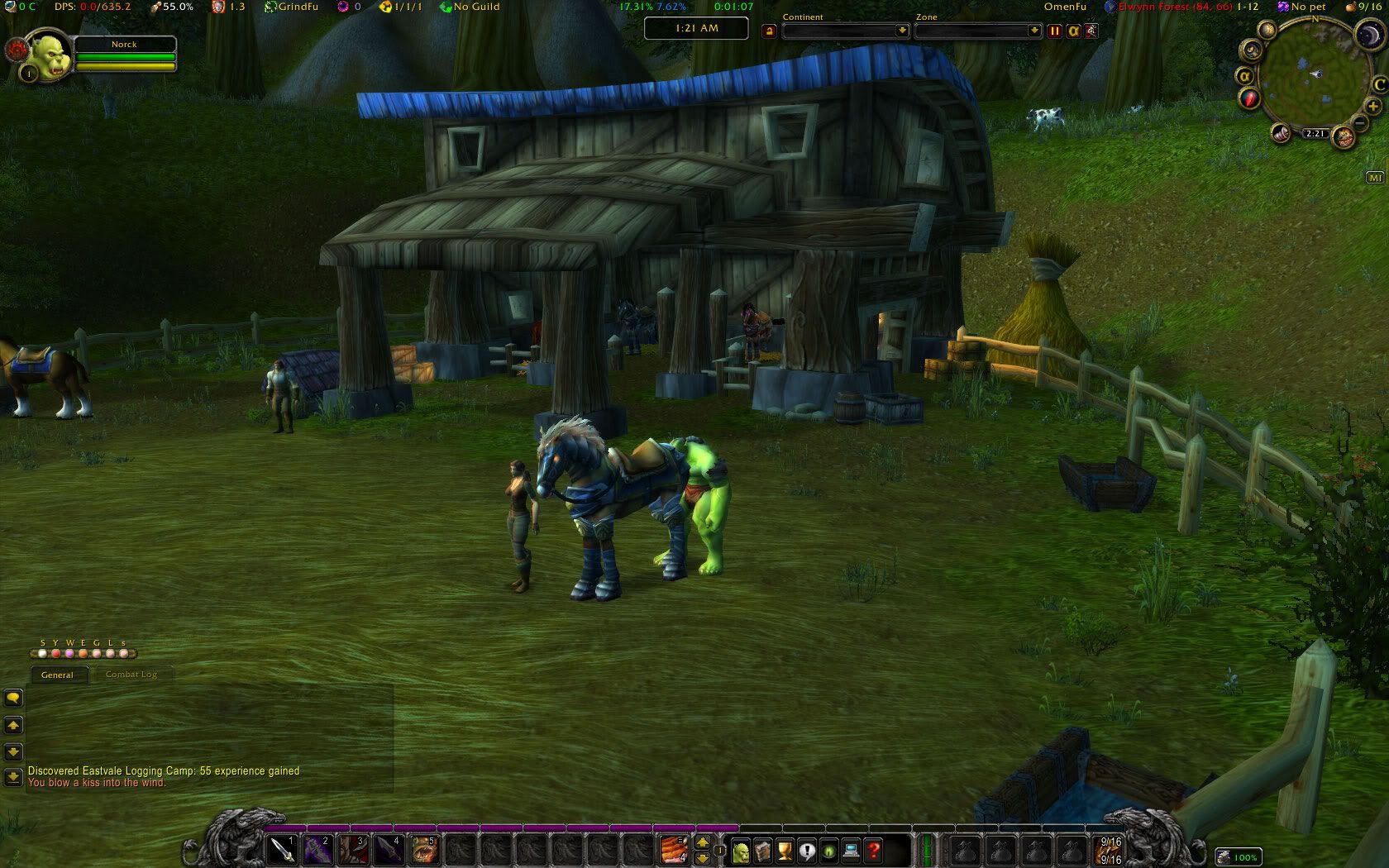Select Norck's player portrait

click(48, 58)
